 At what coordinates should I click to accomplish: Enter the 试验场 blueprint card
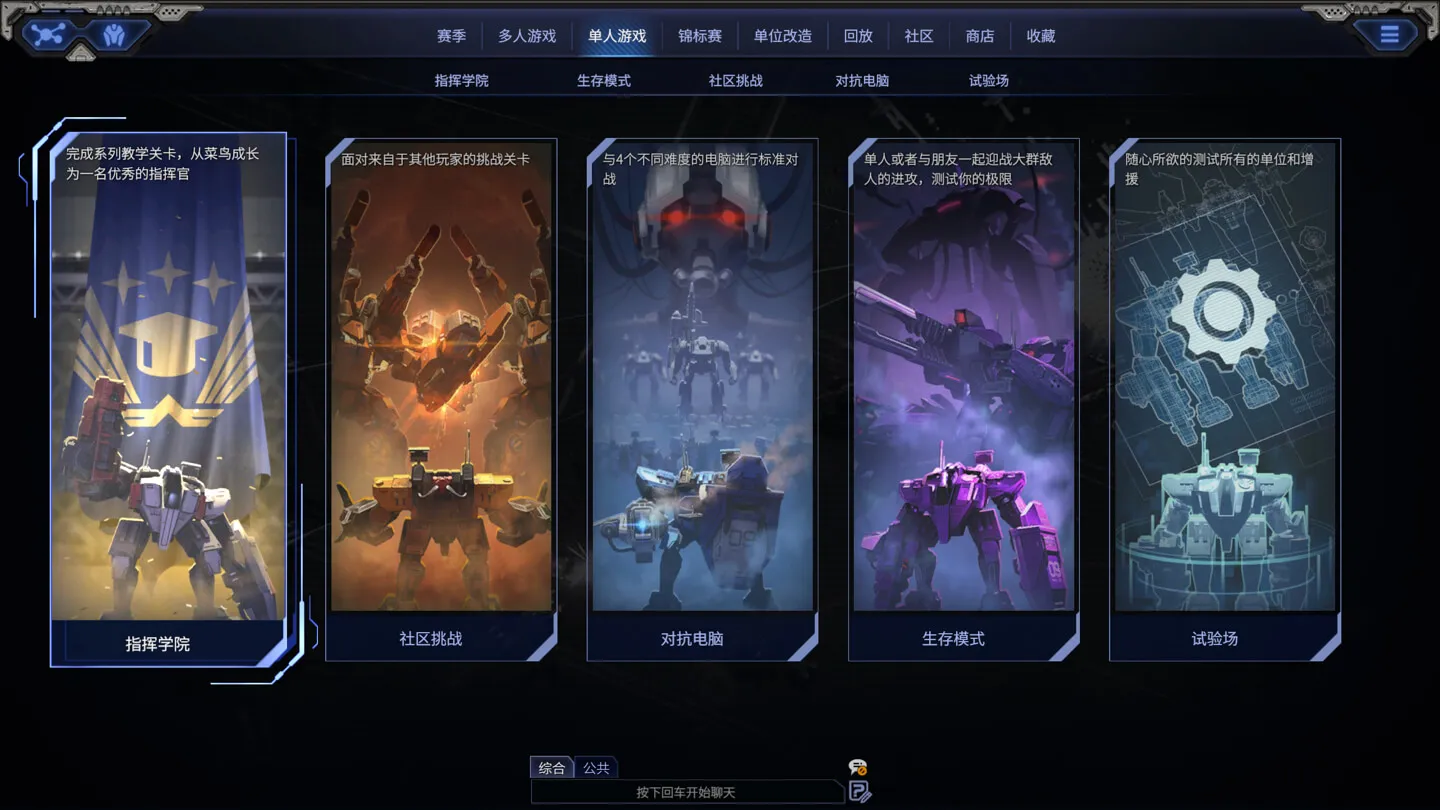(1225, 400)
